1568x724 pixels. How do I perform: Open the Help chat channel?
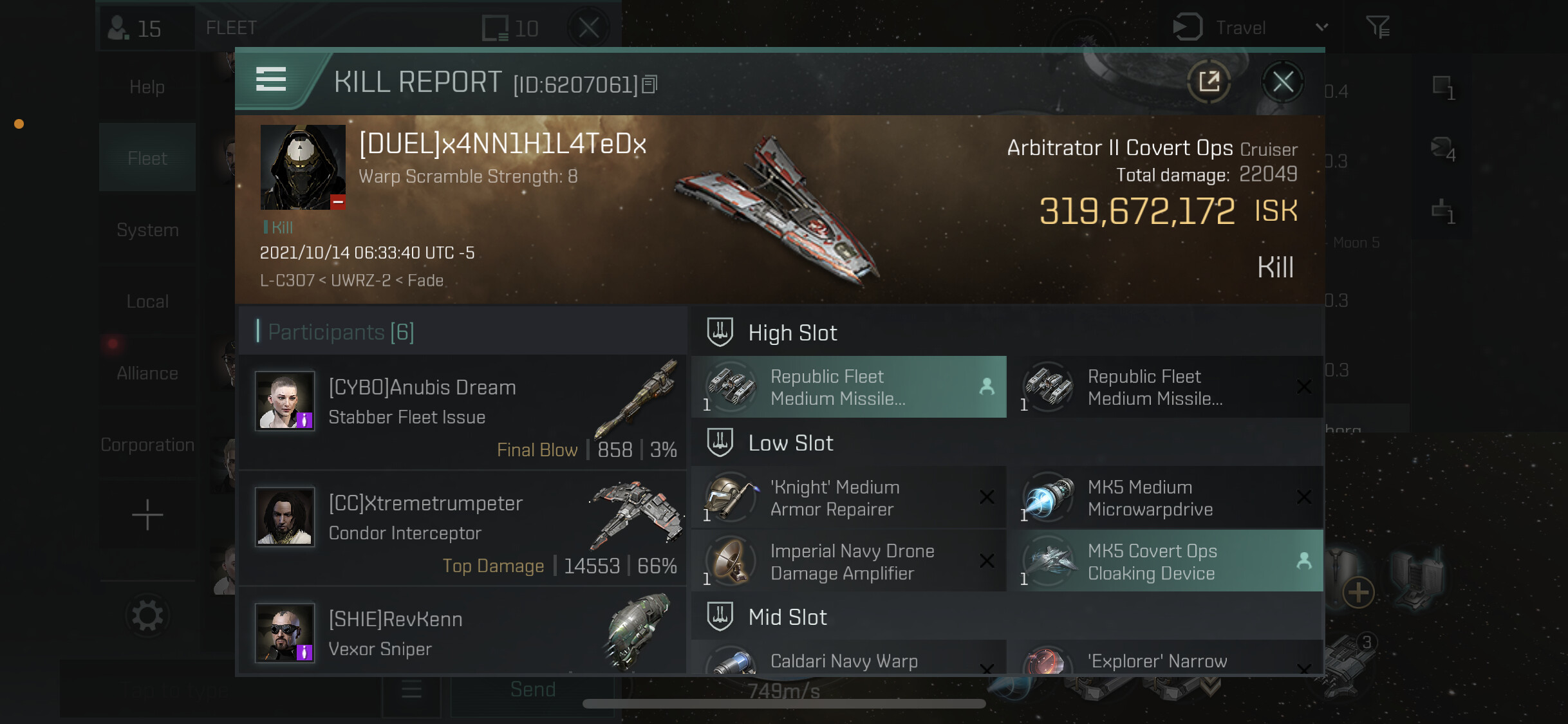pyautogui.click(x=147, y=87)
